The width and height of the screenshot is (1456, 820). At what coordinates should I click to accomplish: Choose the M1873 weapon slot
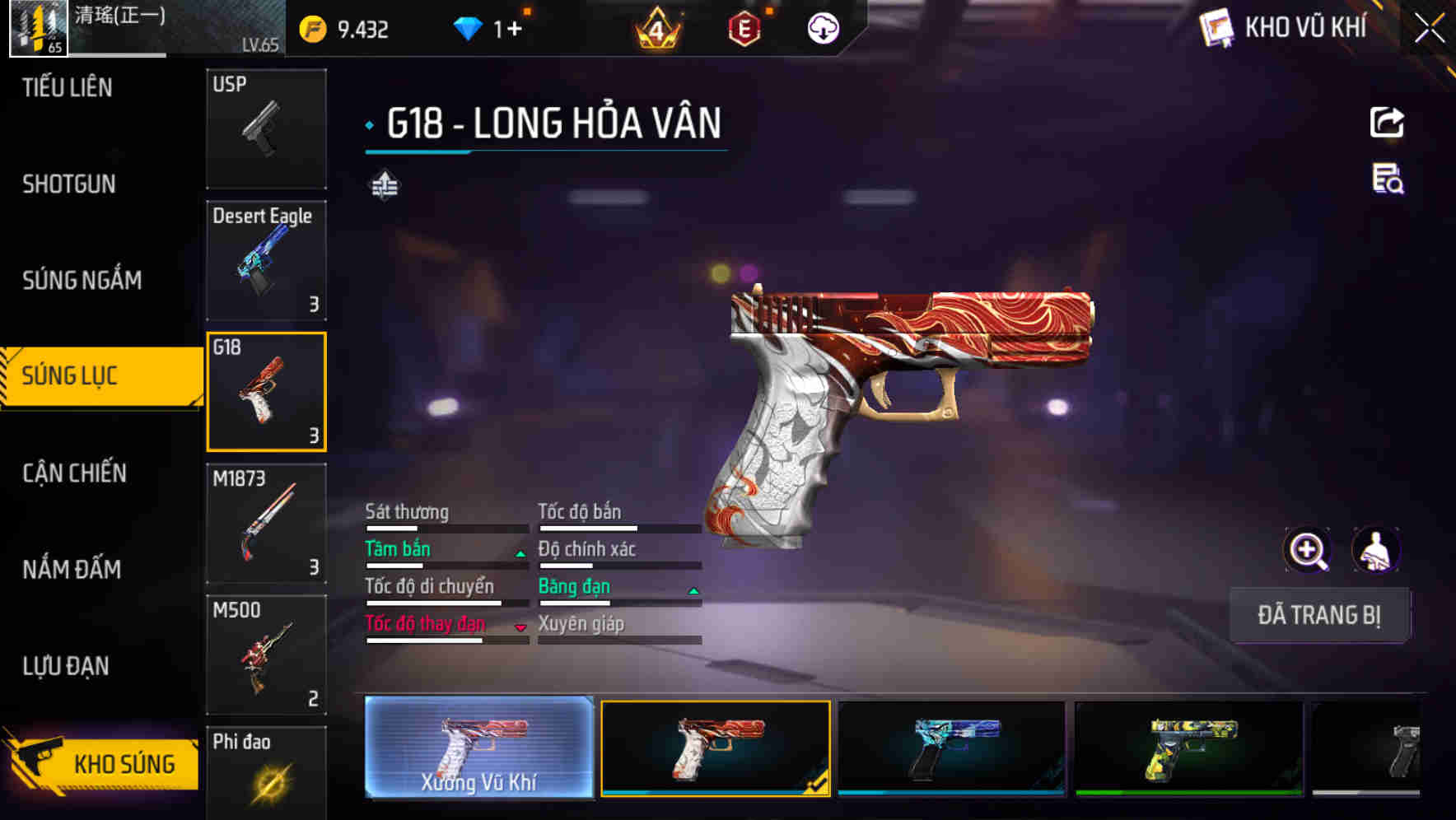(266, 524)
